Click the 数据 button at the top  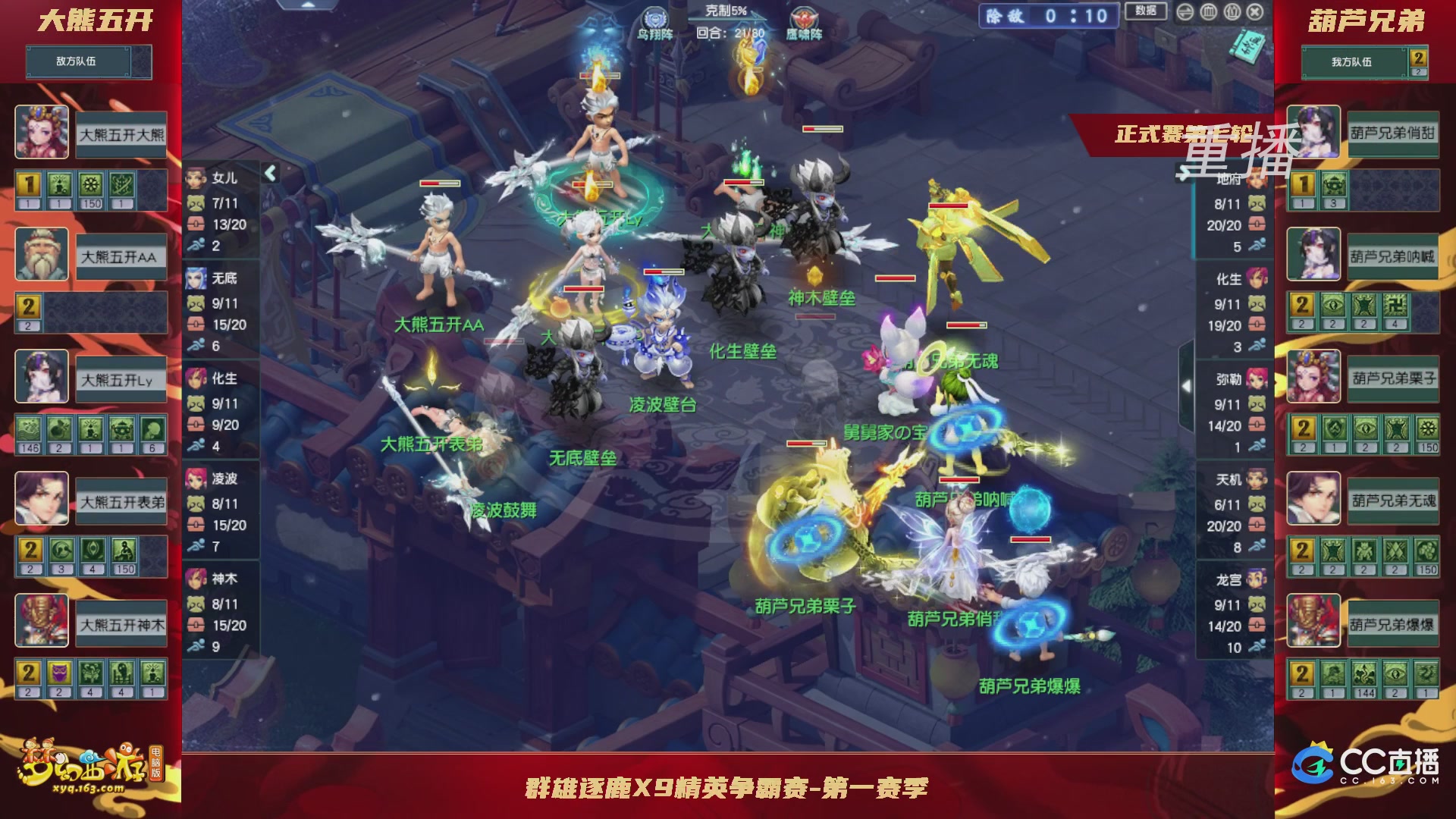(1147, 12)
